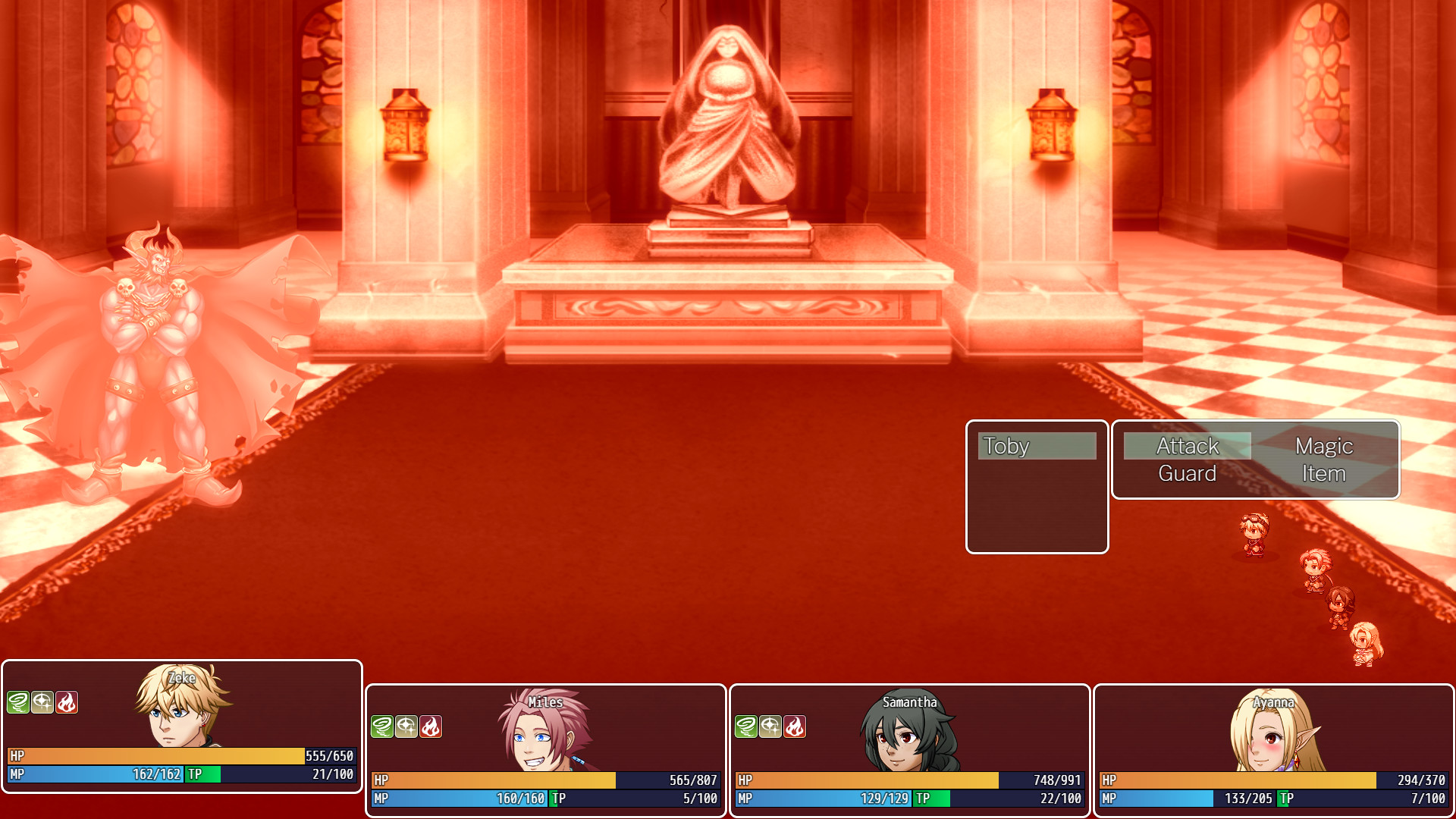The height and width of the screenshot is (819, 1456).
Task: Click the fire status icon on Samantha's panel
Action: [796, 726]
